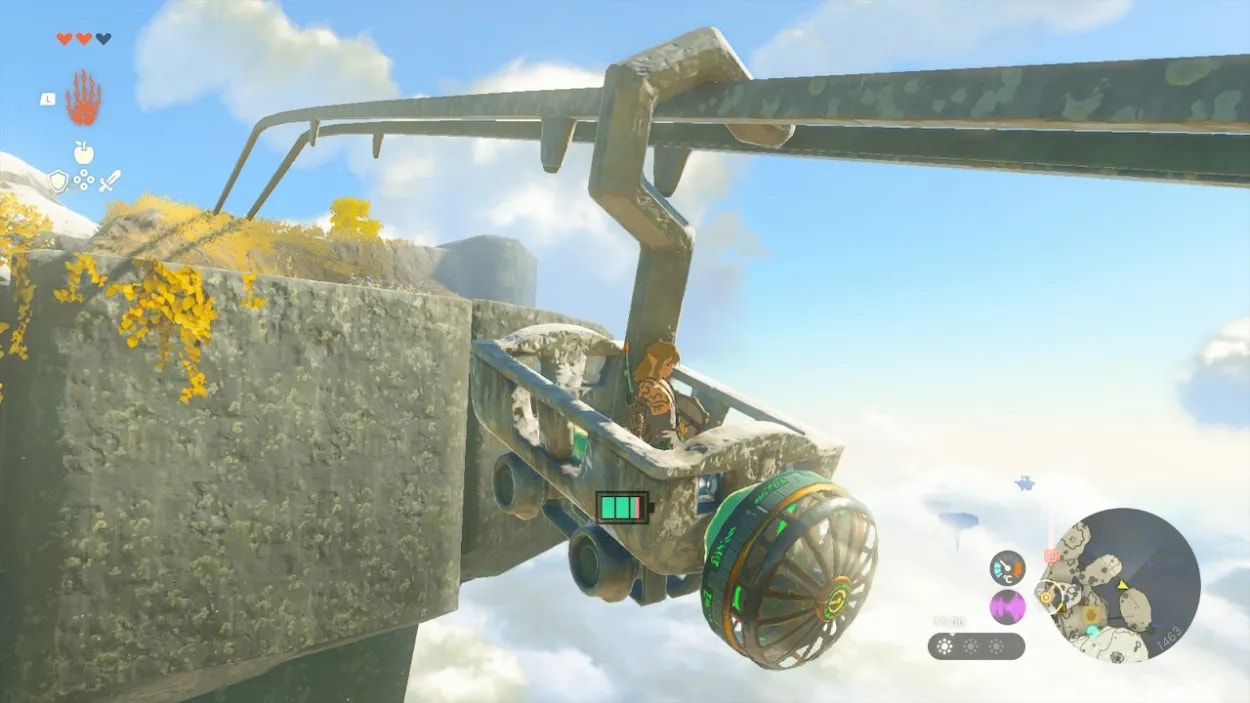Select the glowing cyan marker on the minimap
This screenshot has width=1250, height=703.
coord(1093,631)
